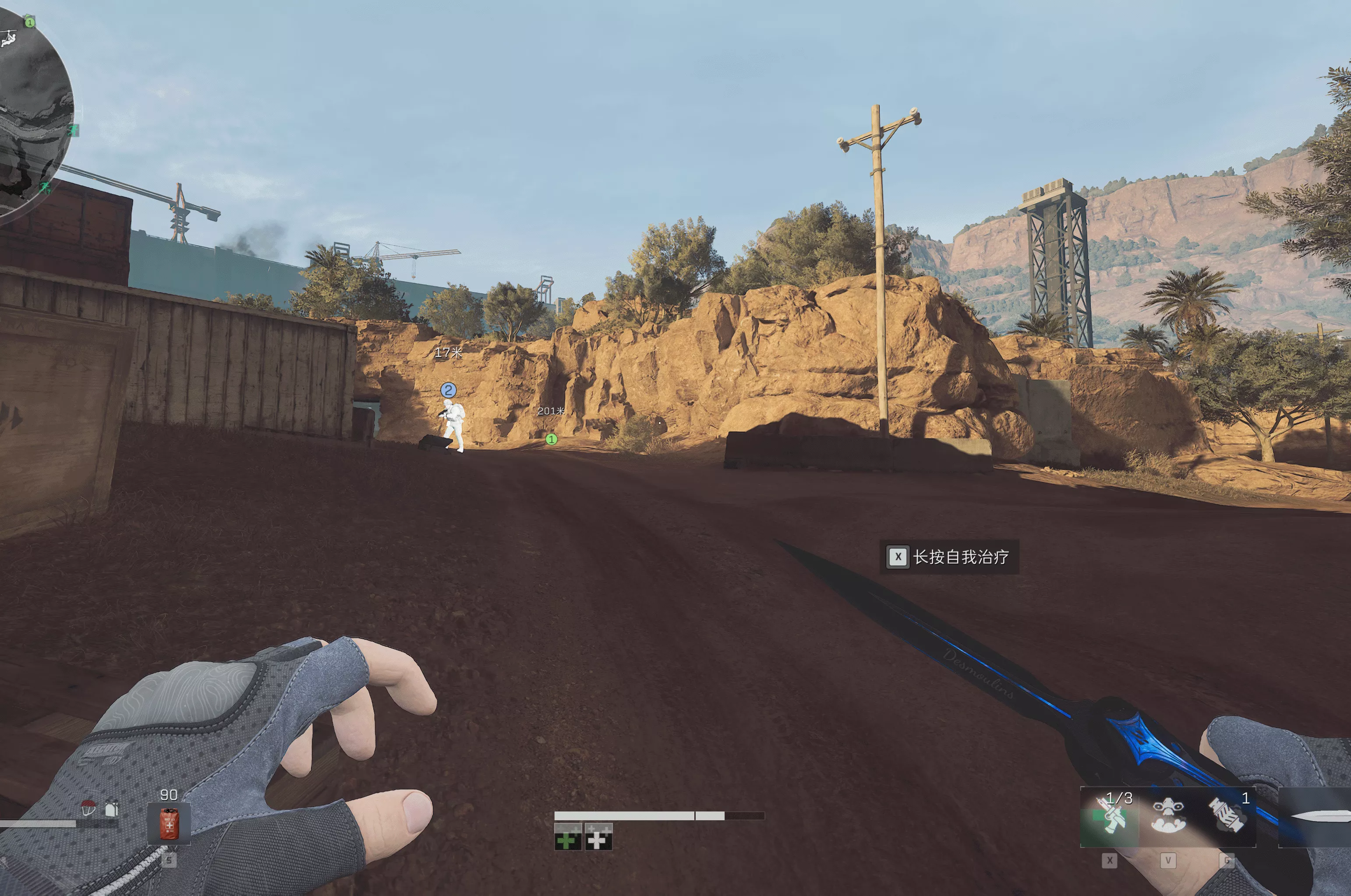1351x896 pixels.
Task: Click the red helmet armor icon
Action: pos(88,808)
